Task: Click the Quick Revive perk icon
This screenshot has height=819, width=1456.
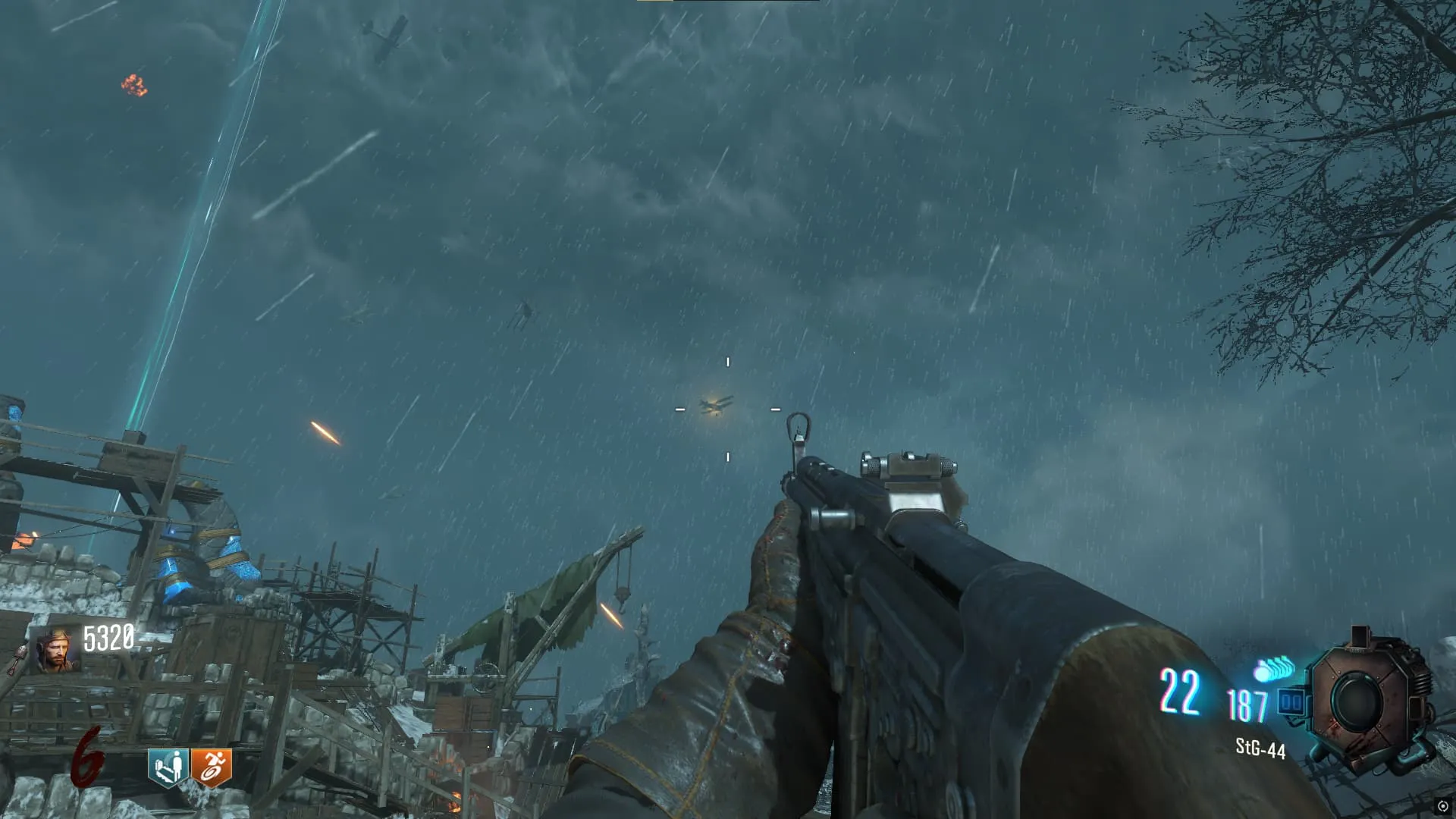Action: tap(168, 767)
